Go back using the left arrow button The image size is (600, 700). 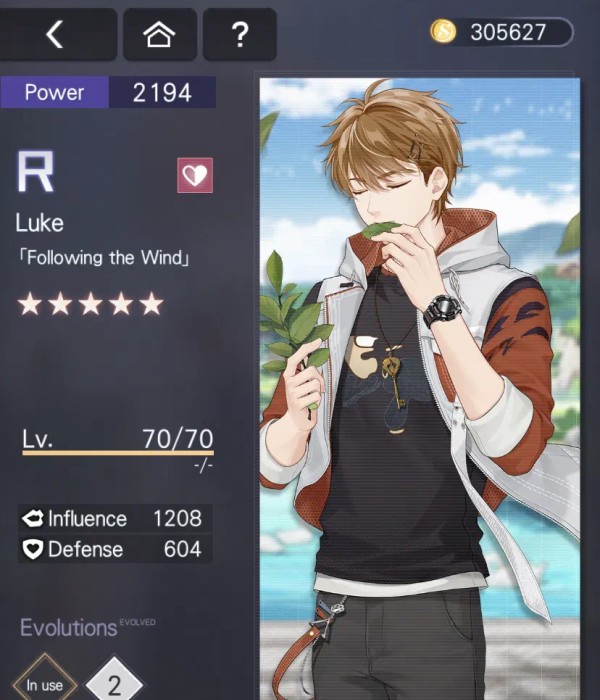[57, 35]
